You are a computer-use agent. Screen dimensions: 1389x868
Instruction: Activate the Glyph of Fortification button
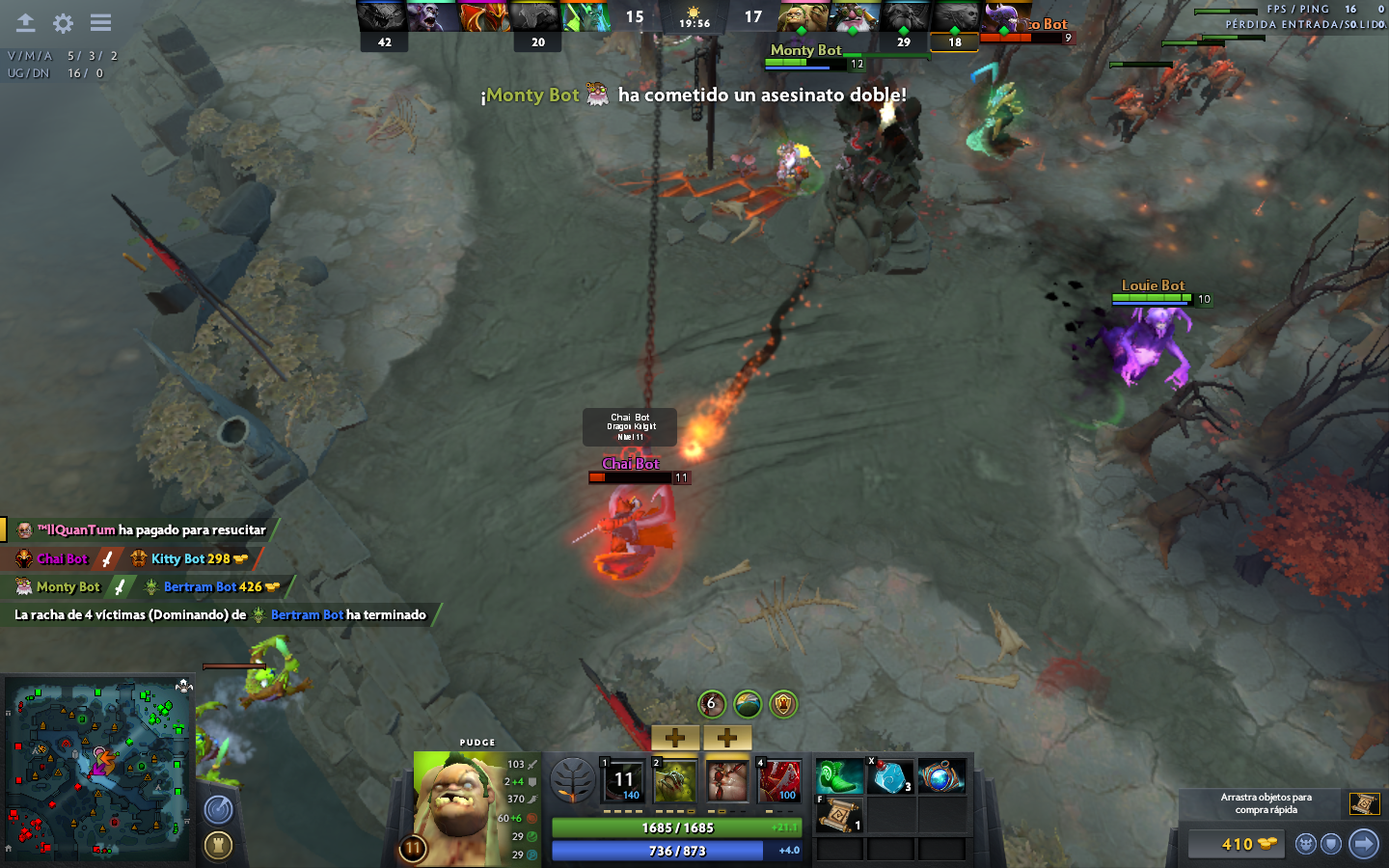coord(219,846)
